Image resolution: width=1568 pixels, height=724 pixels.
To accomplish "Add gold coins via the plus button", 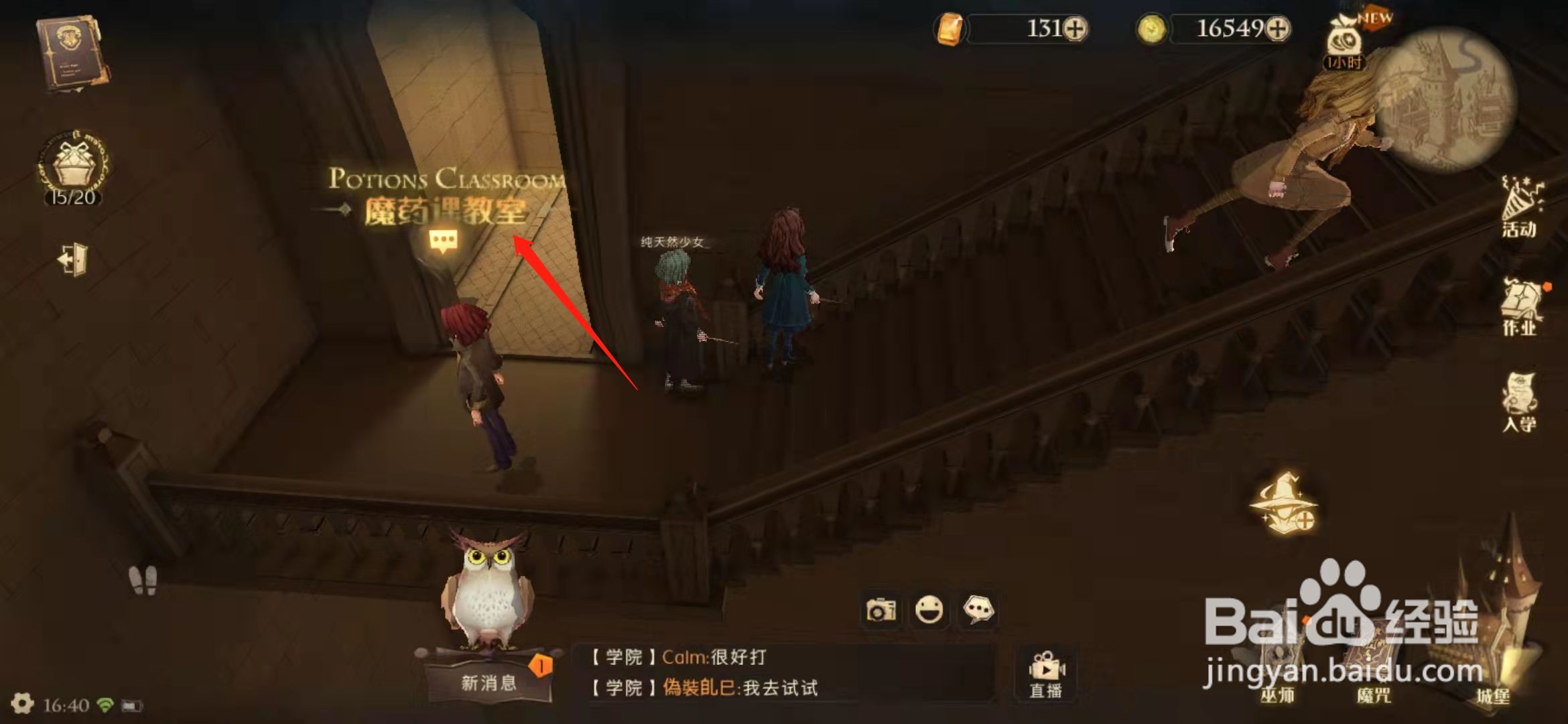I will (x=1279, y=28).
